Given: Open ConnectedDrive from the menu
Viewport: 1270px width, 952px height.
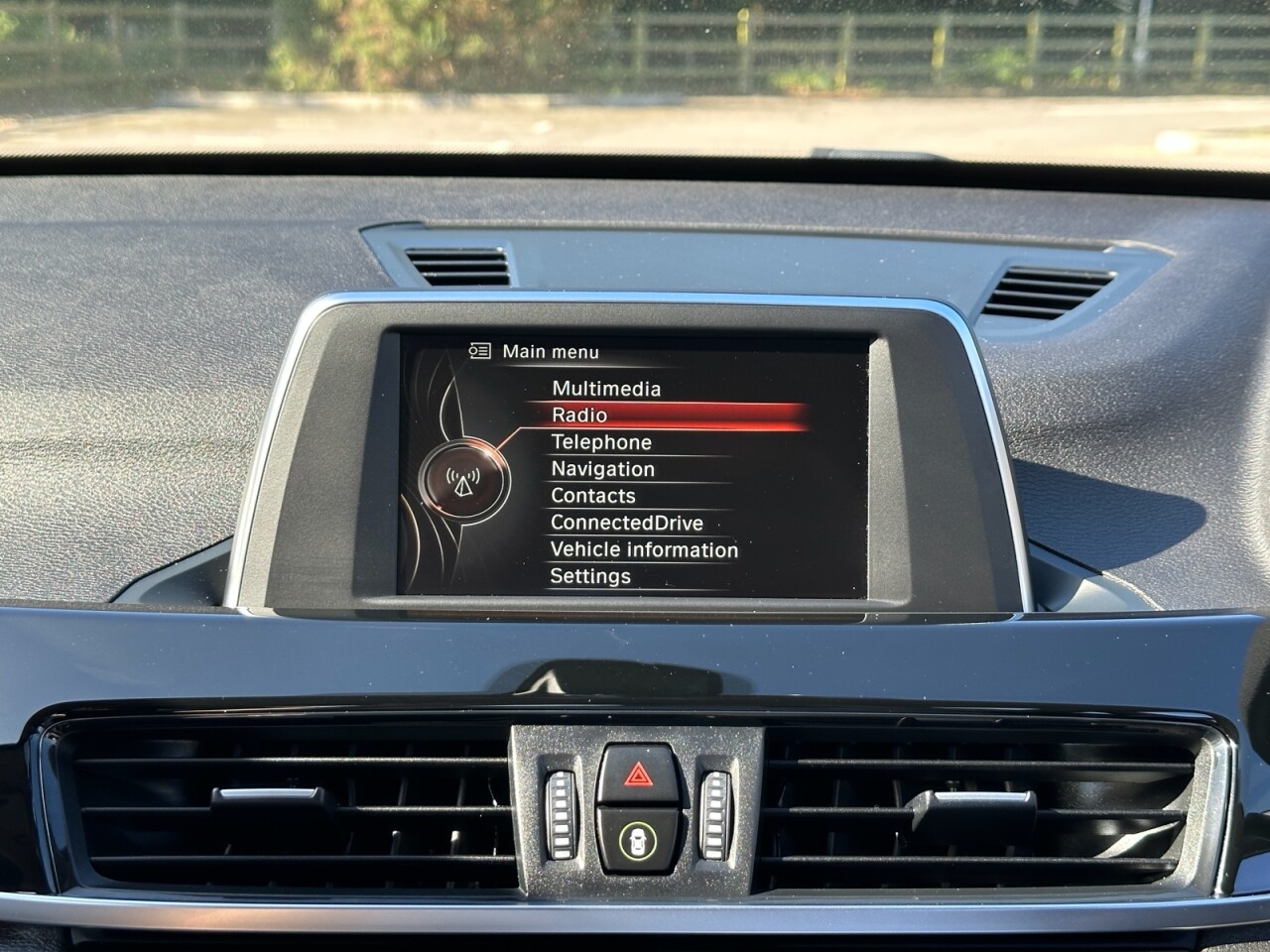Looking at the screenshot, I should (626, 523).
